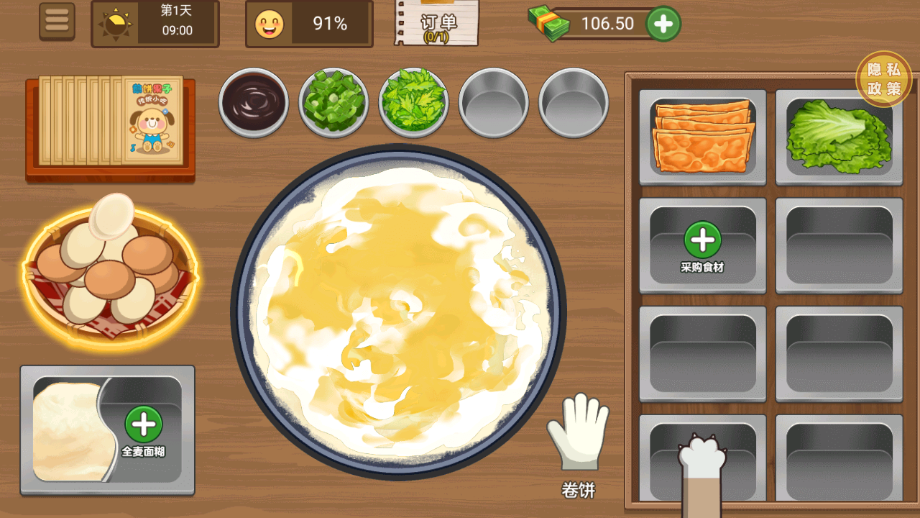Take a paper bag from the stack
This screenshot has height=518, width=920.
pos(110,121)
